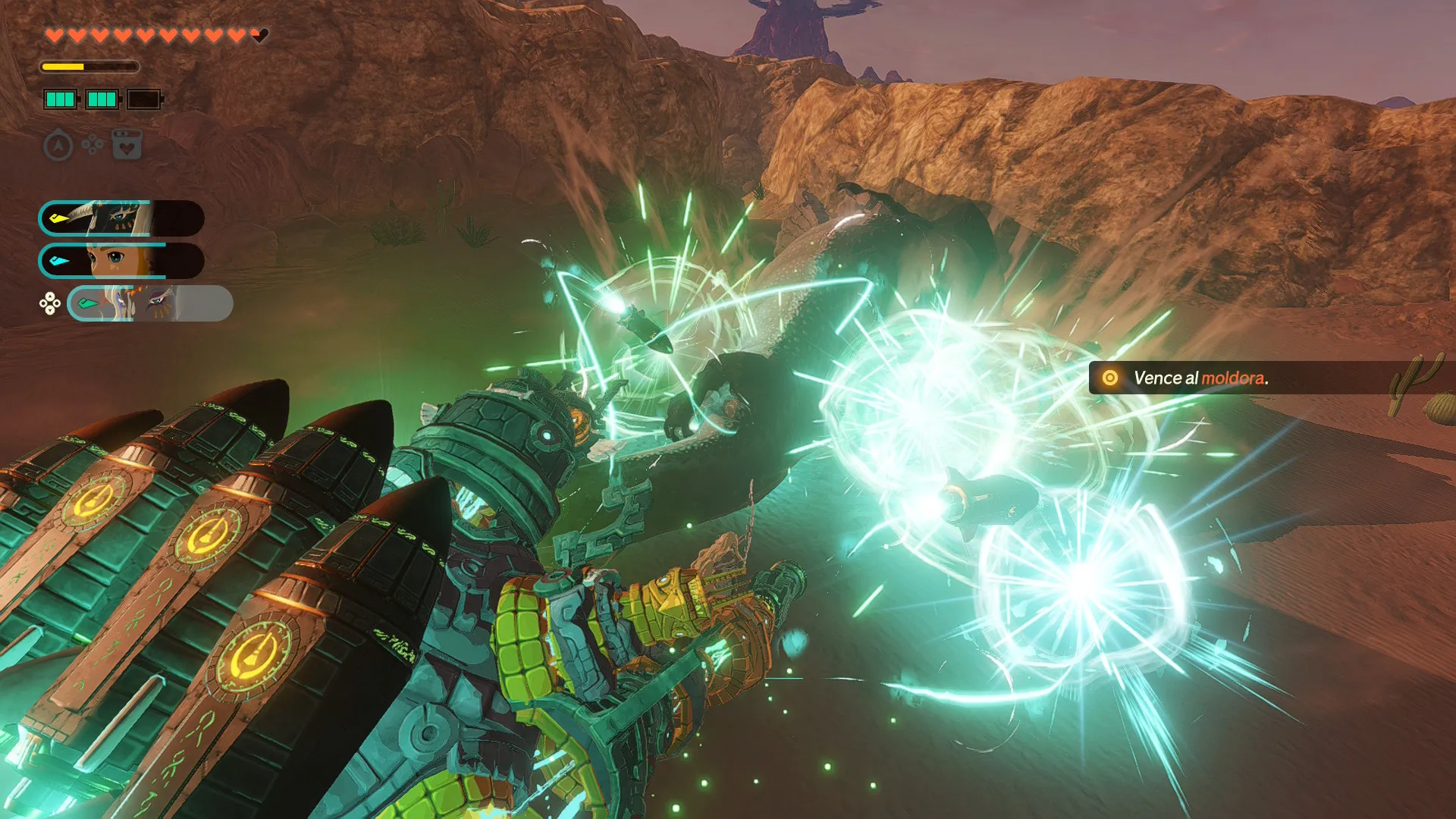Open the "Vence al moldora" objective tracker

coord(1198,378)
